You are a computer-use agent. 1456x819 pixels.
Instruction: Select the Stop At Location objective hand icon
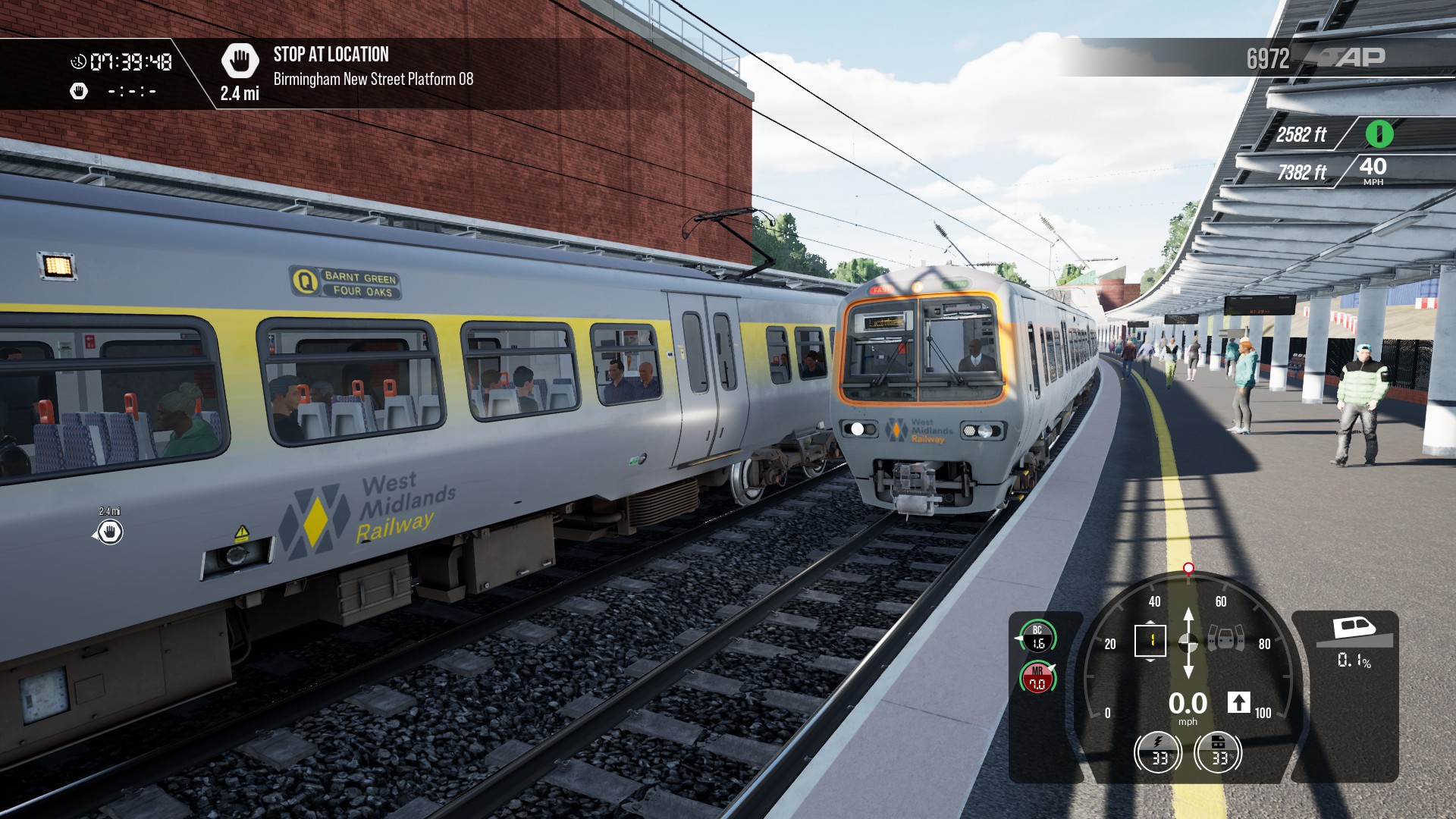point(240,61)
